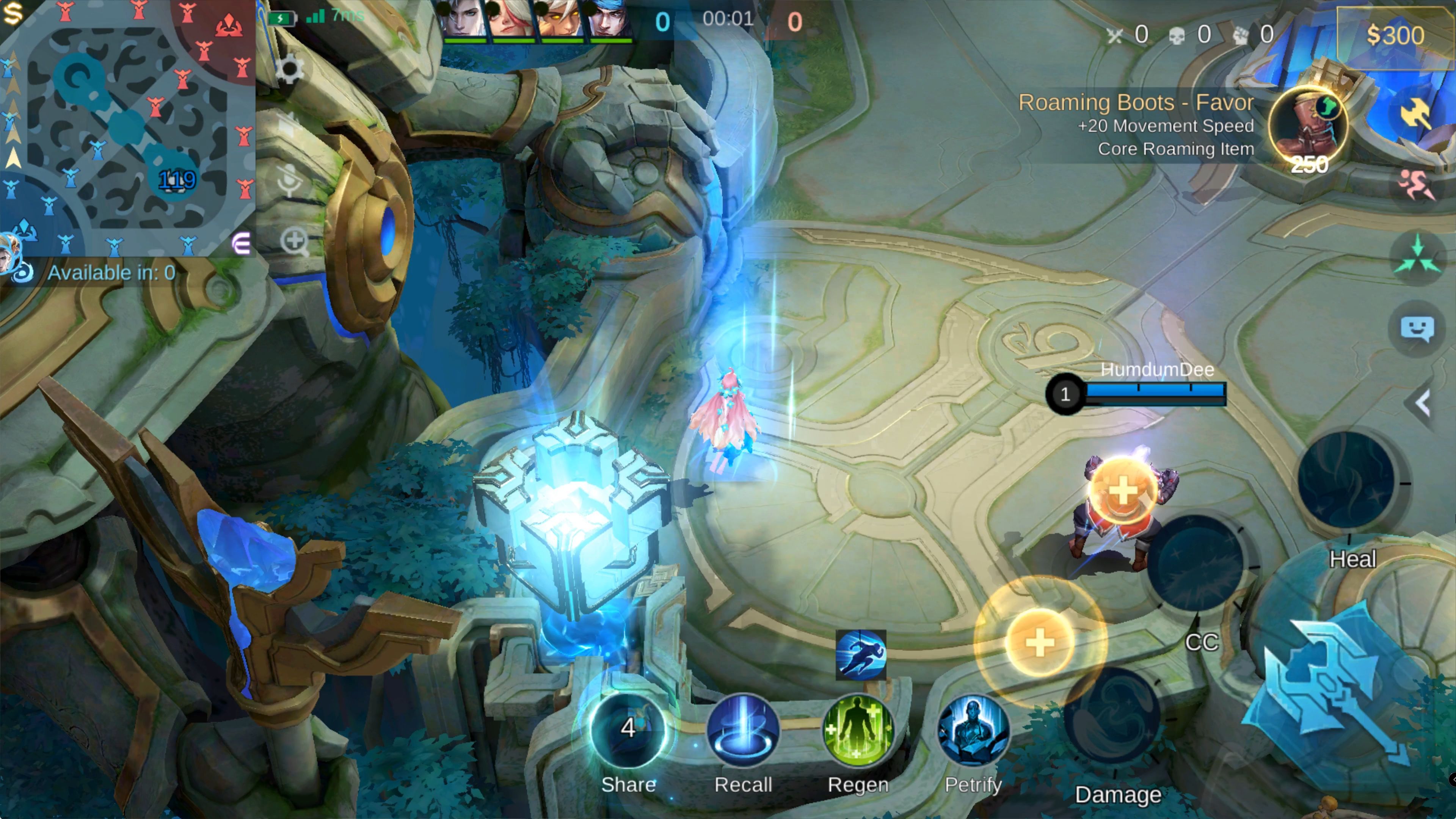Viewport: 1456px width, 819px height.
Task: Activate the CC skill button
Action: click(1195, 562)
